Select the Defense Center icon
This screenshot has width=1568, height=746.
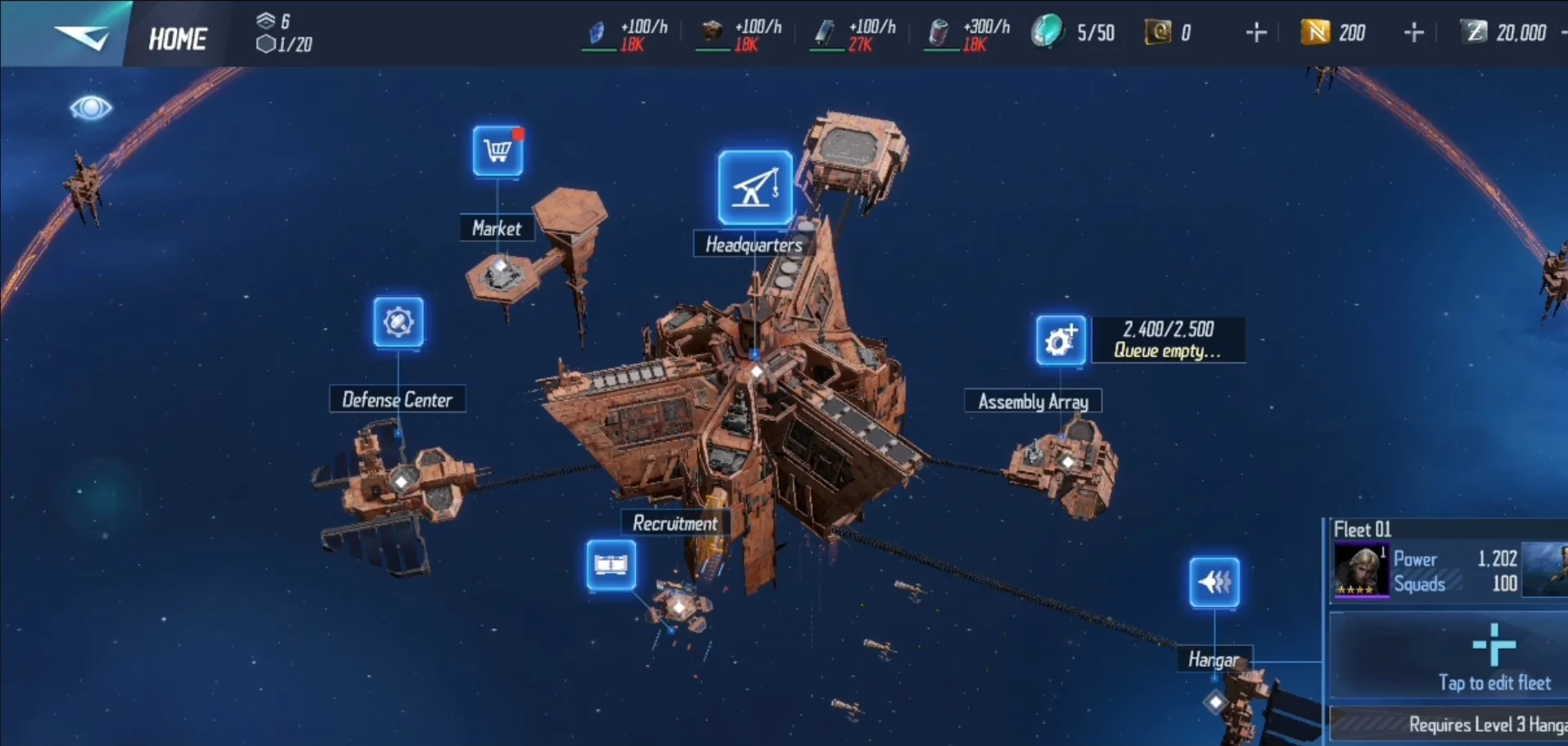tap(399, 321)
